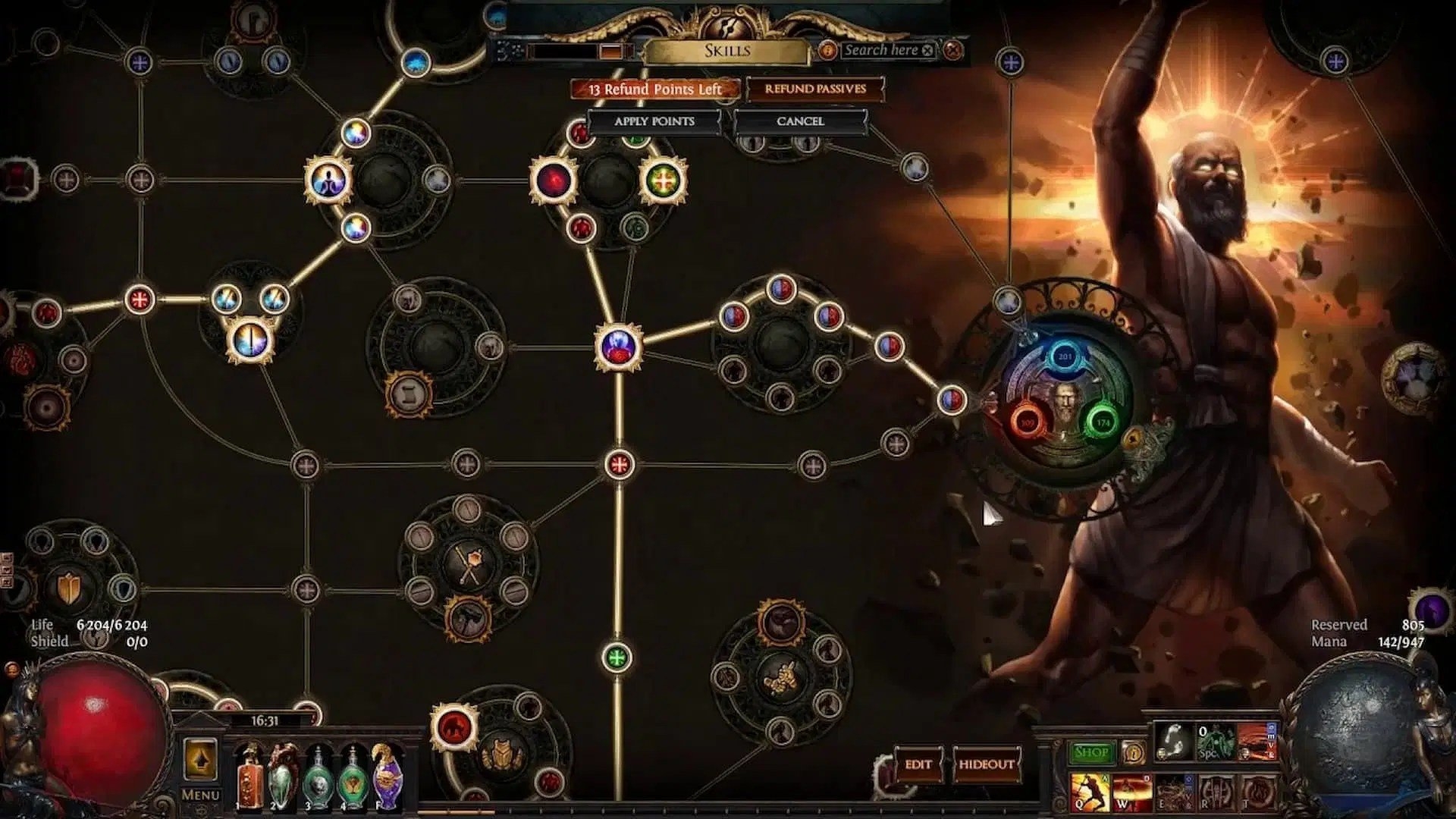
Task: Click the orange question icon beside the search box
Action: [x=827, y=50]
